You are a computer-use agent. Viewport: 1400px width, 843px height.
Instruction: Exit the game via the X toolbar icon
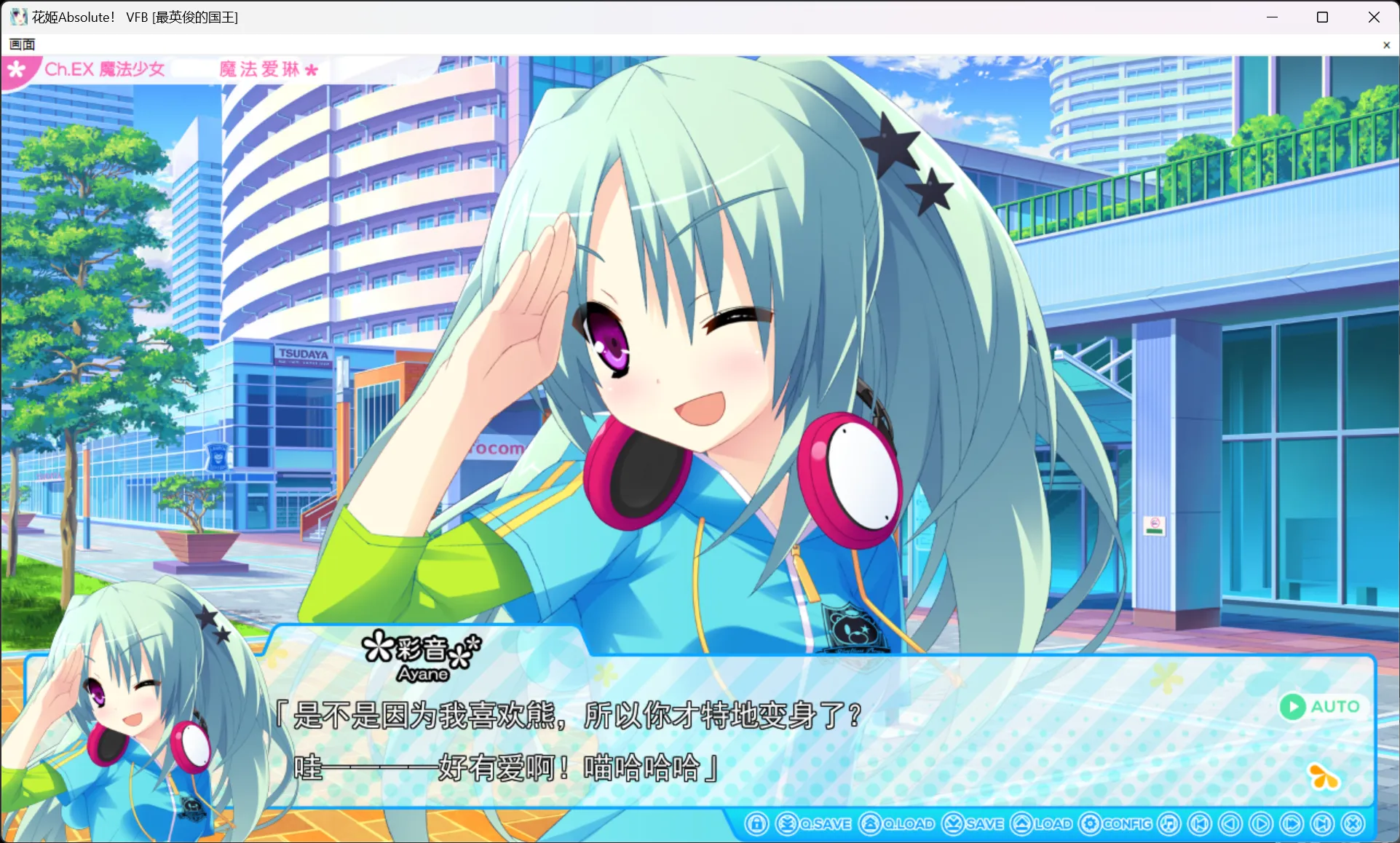[x=1353, y=824]
